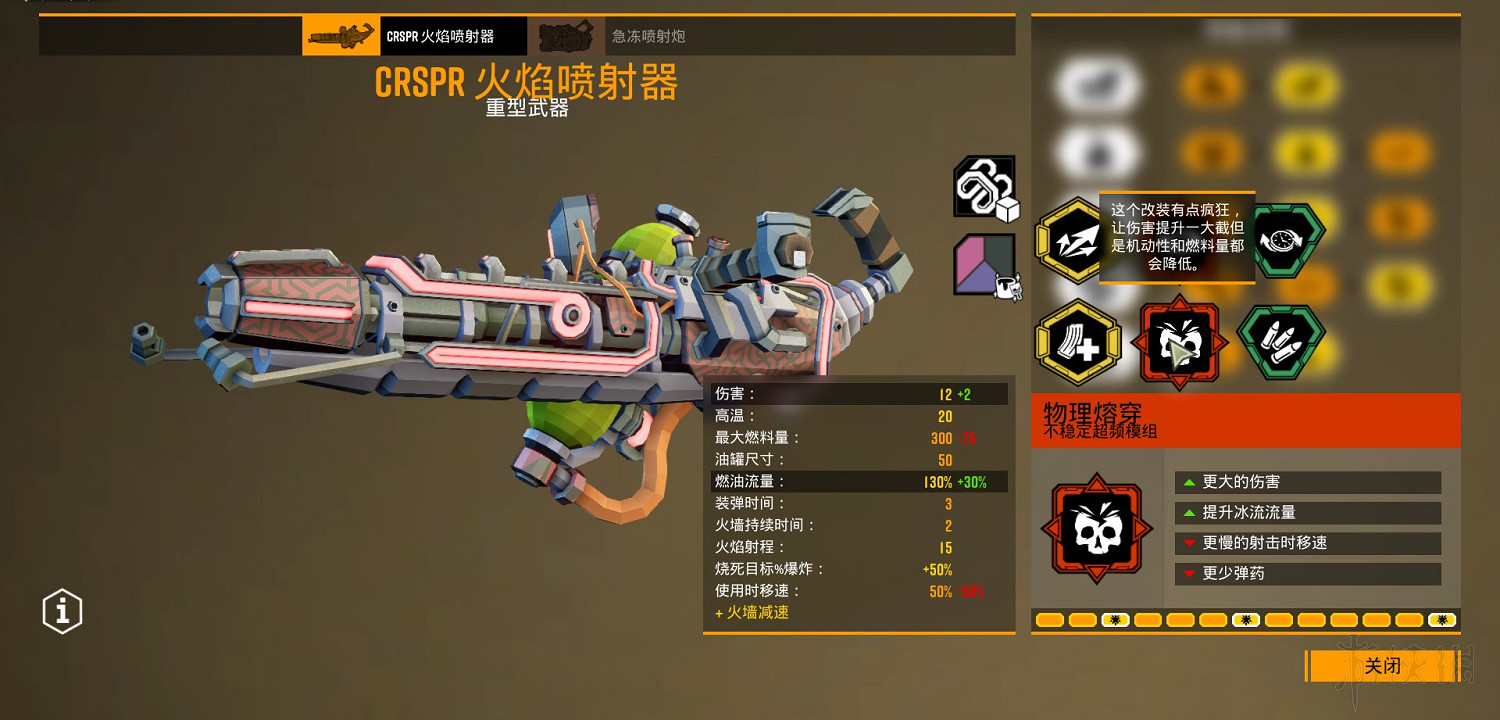Select the green clock reload upgrade mod
The height and width of the screenshot is (720, 1500).
click(1285, 238)
